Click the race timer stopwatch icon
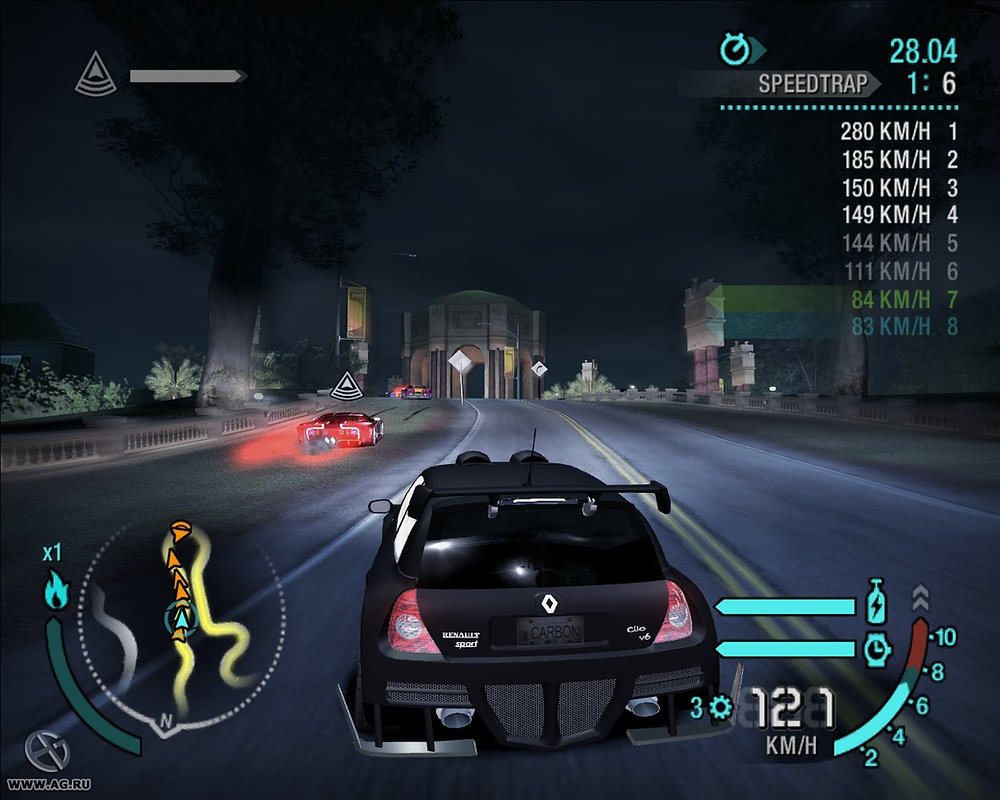Viewport: 1000px width, 800px height. (x=735, y=47)
